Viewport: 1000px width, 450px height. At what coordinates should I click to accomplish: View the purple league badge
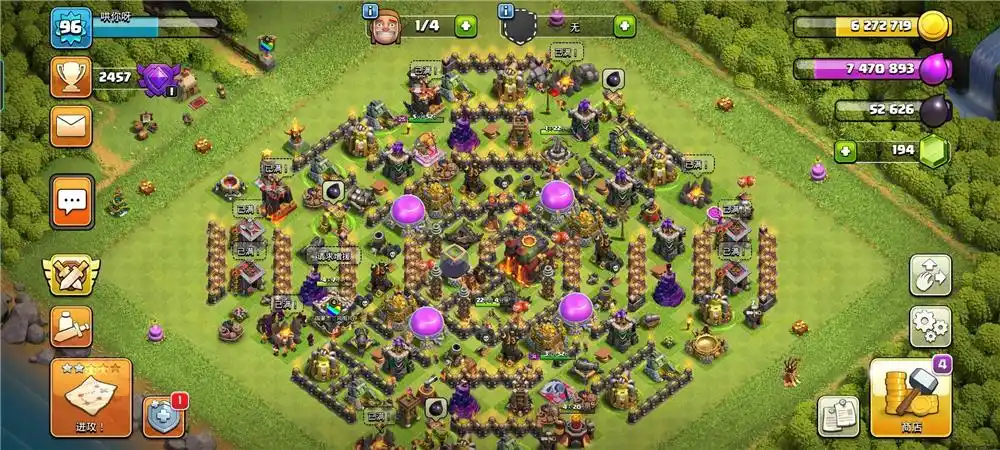(x=157, y=78)
